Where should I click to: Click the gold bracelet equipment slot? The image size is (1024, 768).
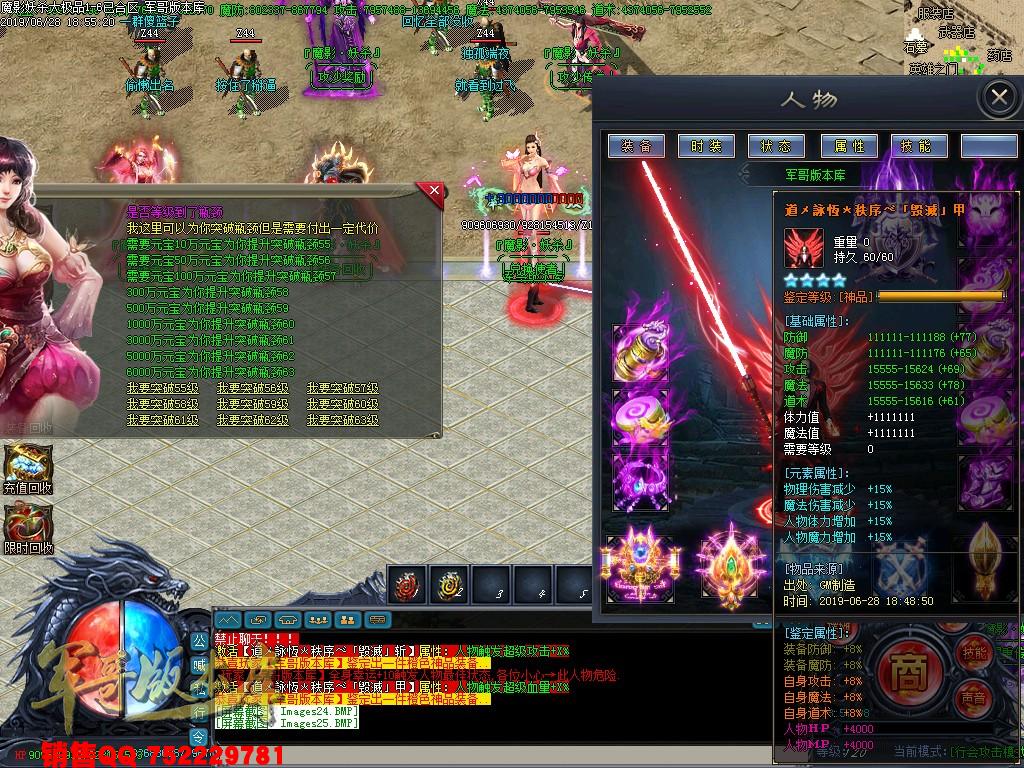coord(640,350)
